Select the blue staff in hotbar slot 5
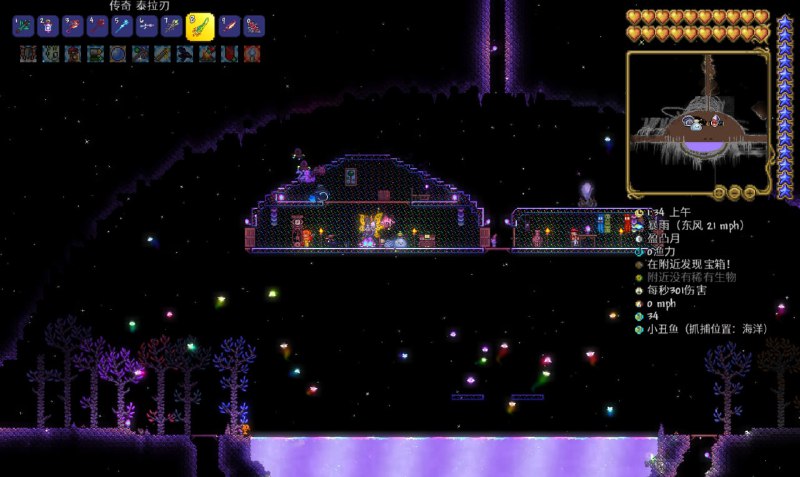This screenshot has width=800, height=477. [122, 26]
